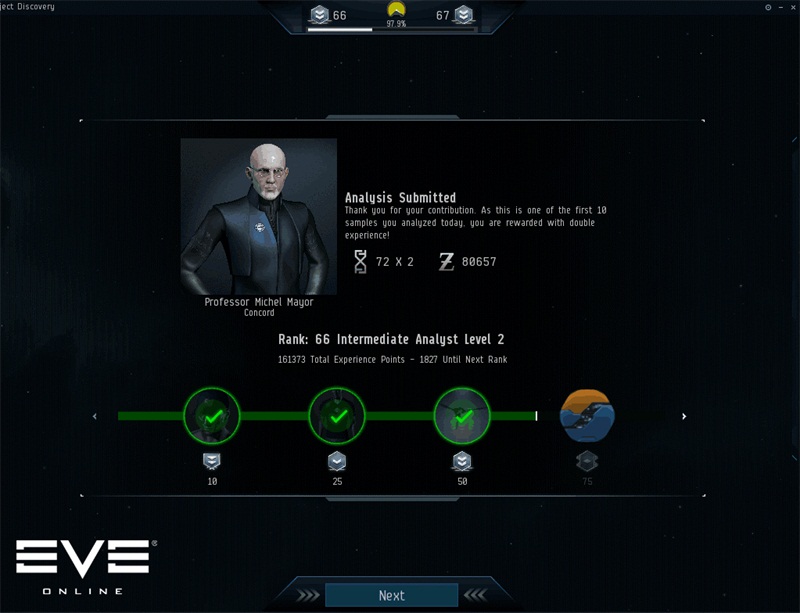Select the locked rank 75 ship reward
This screenshot has height=613, width=800.
[587, 416]
